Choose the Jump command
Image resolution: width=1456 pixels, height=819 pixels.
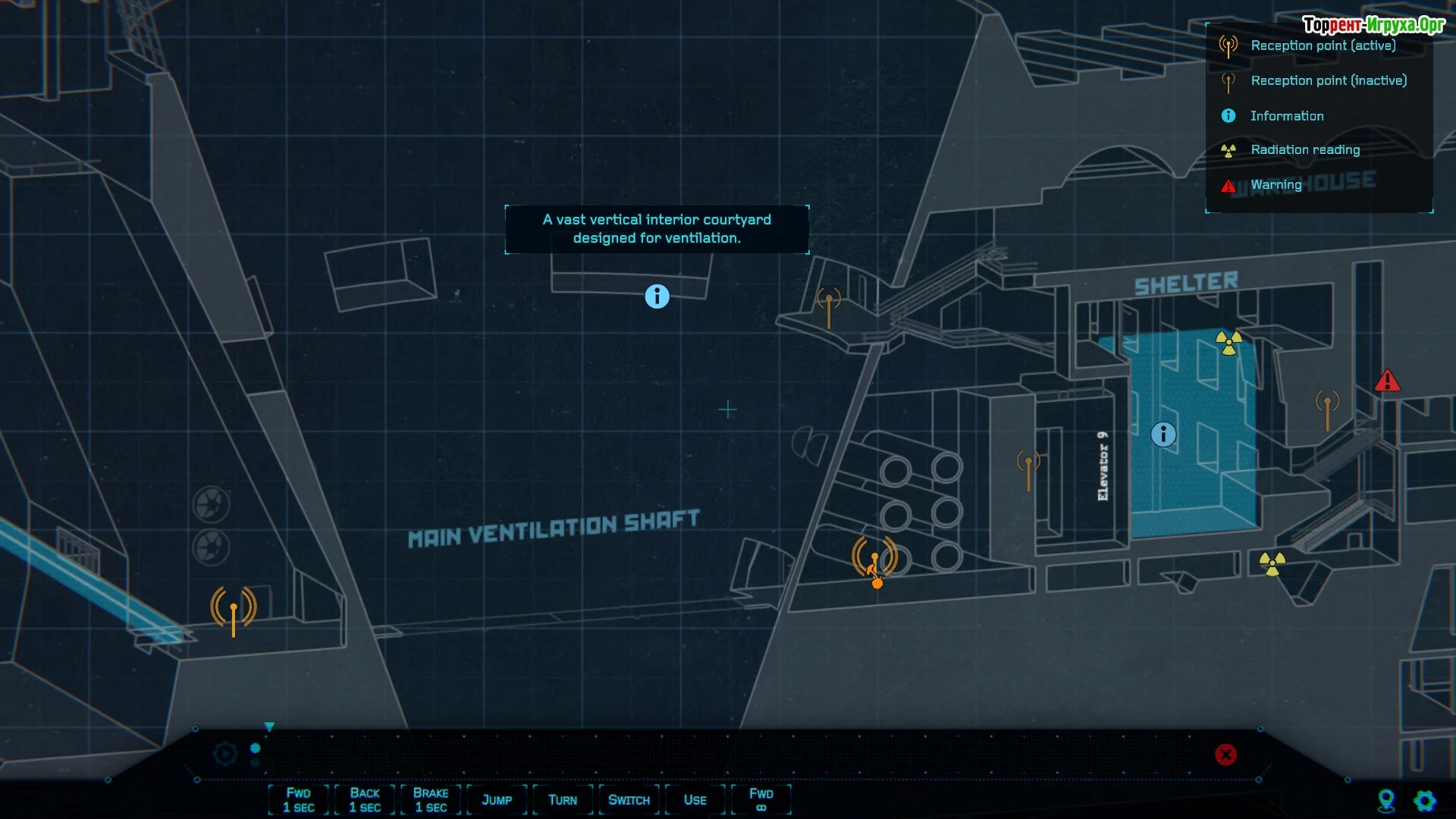497,800
